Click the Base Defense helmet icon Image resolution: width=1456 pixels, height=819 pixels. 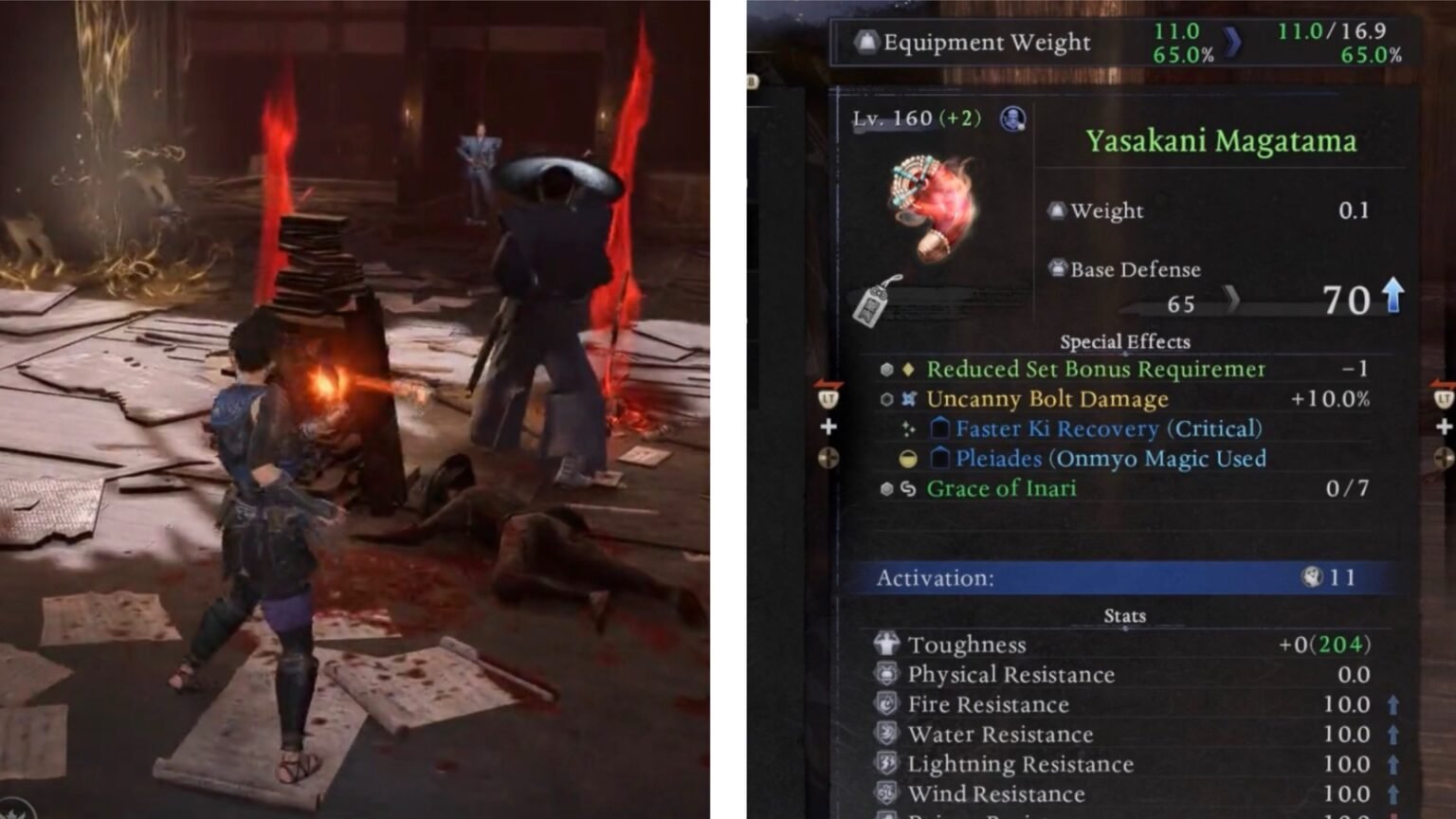pyautogui.click(x=1058, y=269)
